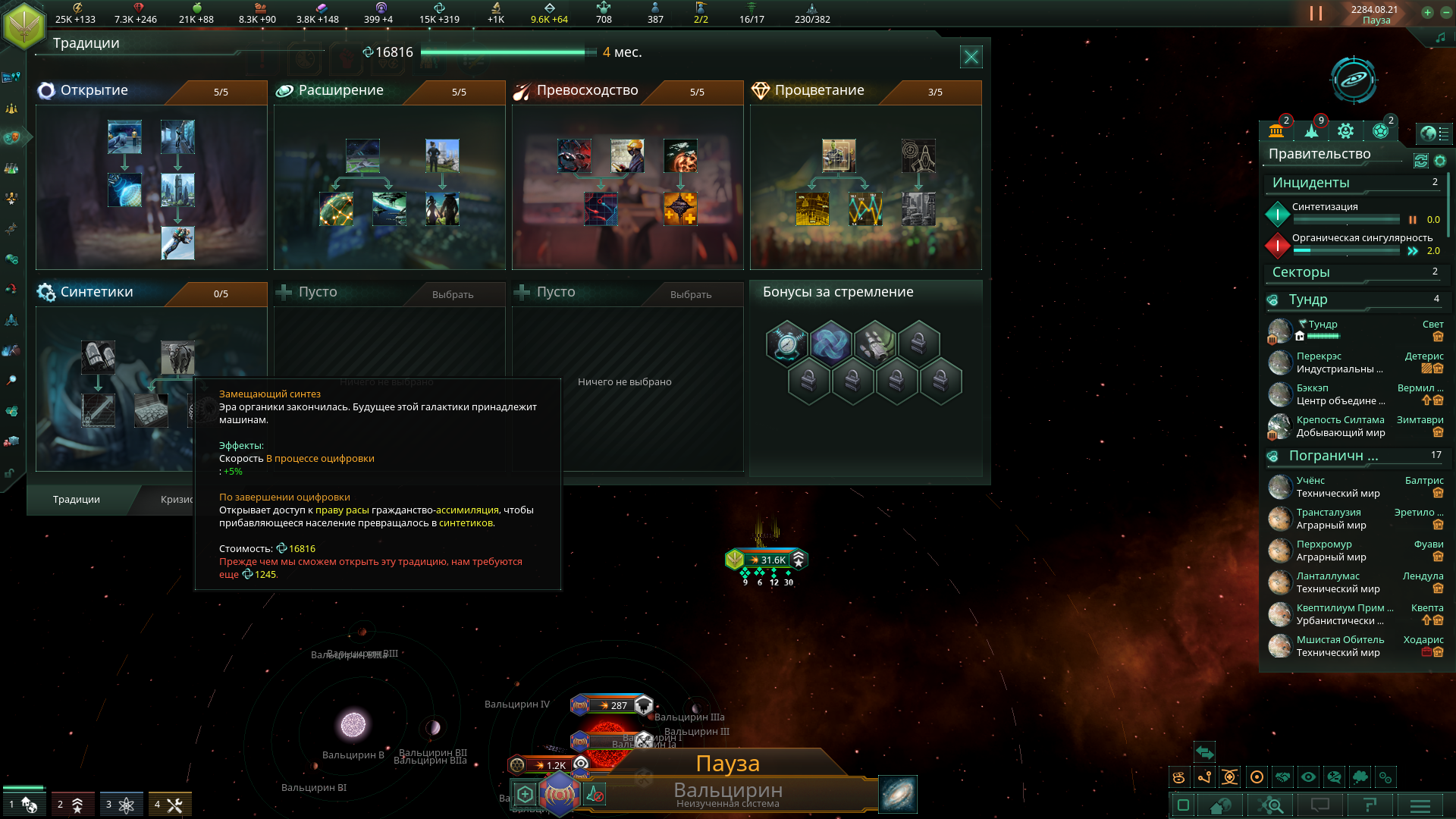1456x819 pixels.
Task: Click the empire emblem flag icon
Action: 24,26
